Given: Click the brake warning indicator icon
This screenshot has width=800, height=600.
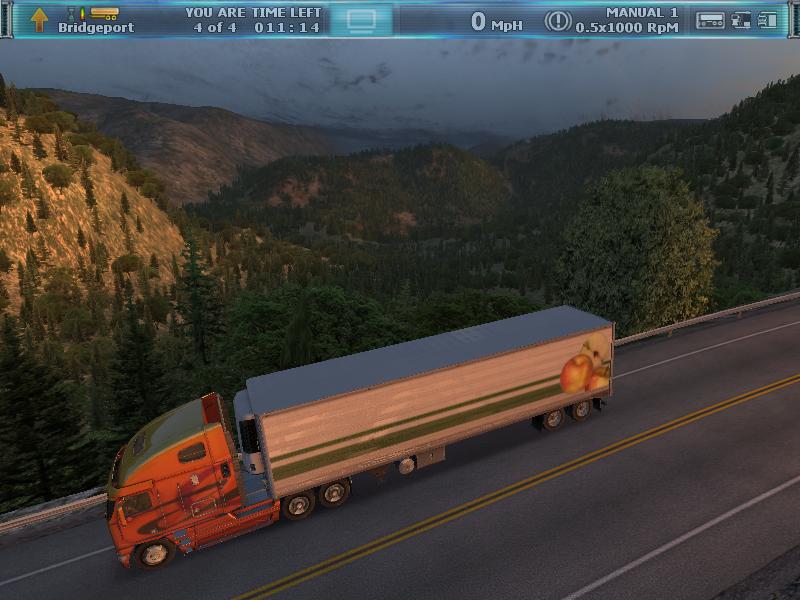Looking at the screenshot, I should 557,21.
